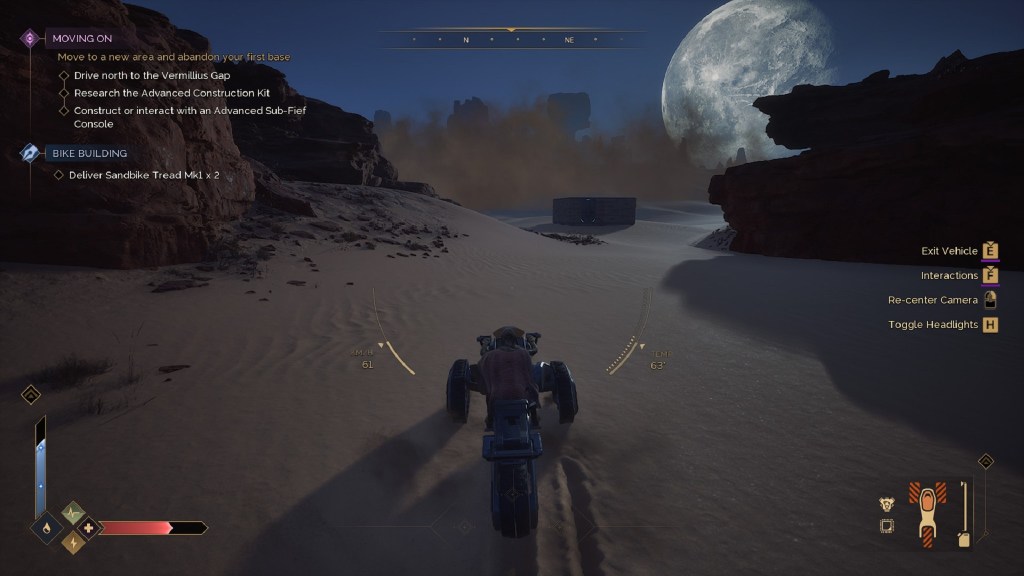
Task: Select the green heartbeat status icon
Action: tap(74, 514)
